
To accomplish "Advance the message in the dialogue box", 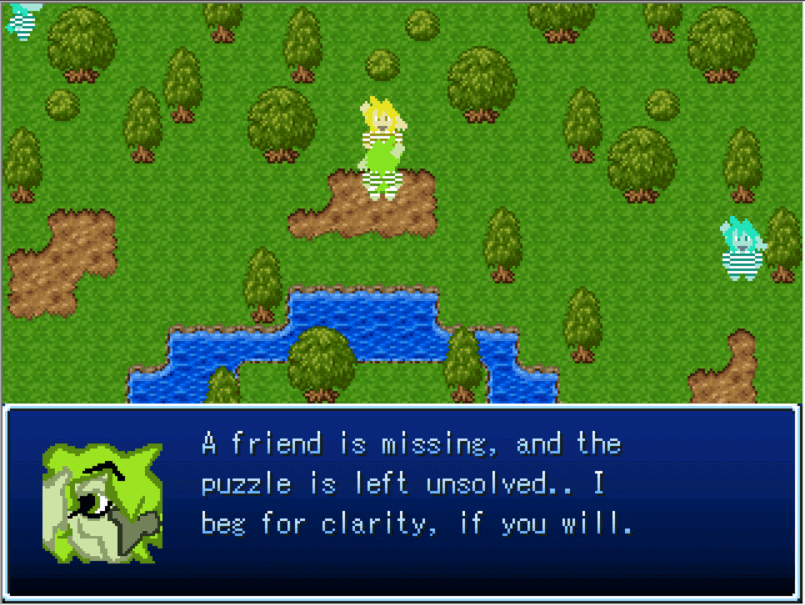I will pos(402,502).
